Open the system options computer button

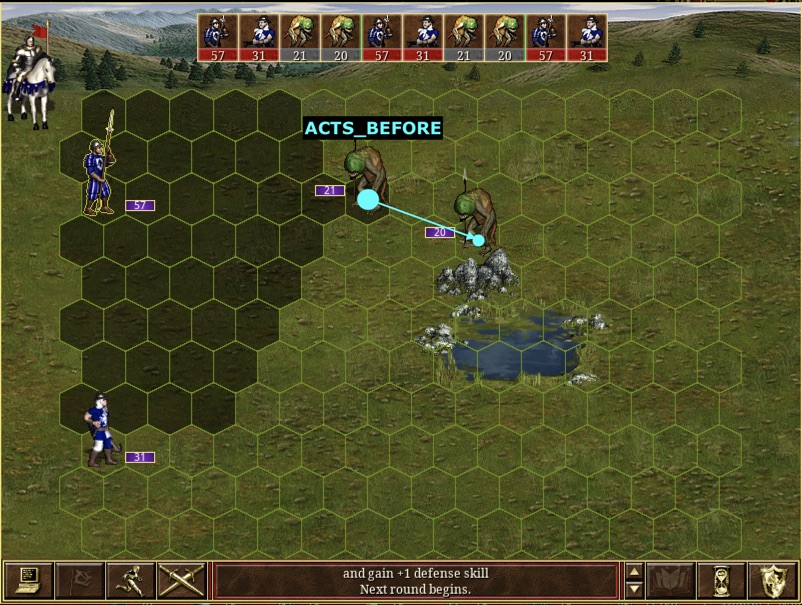tap(28, 581)
